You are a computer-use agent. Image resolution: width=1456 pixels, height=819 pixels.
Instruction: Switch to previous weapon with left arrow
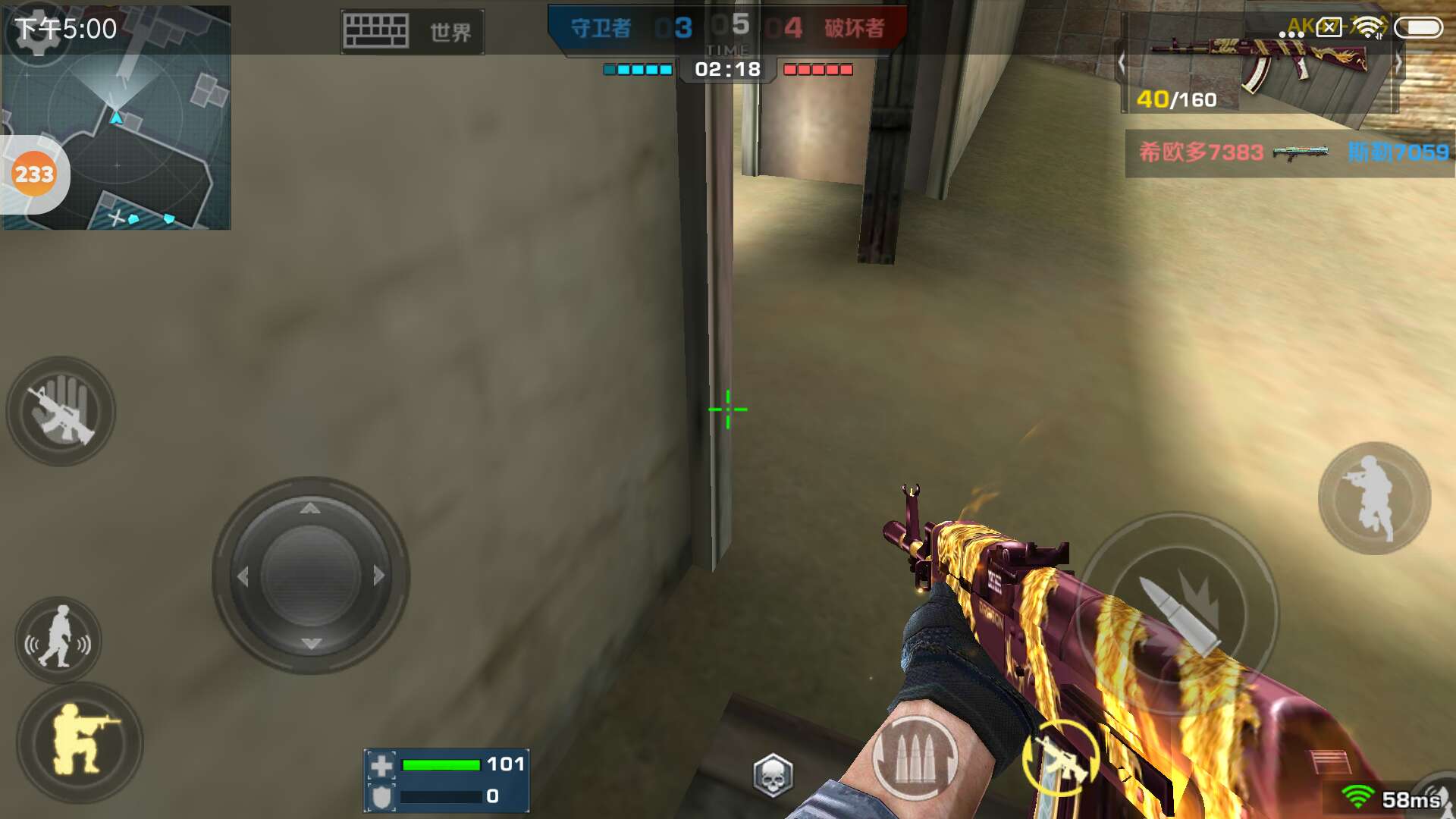1122,63
